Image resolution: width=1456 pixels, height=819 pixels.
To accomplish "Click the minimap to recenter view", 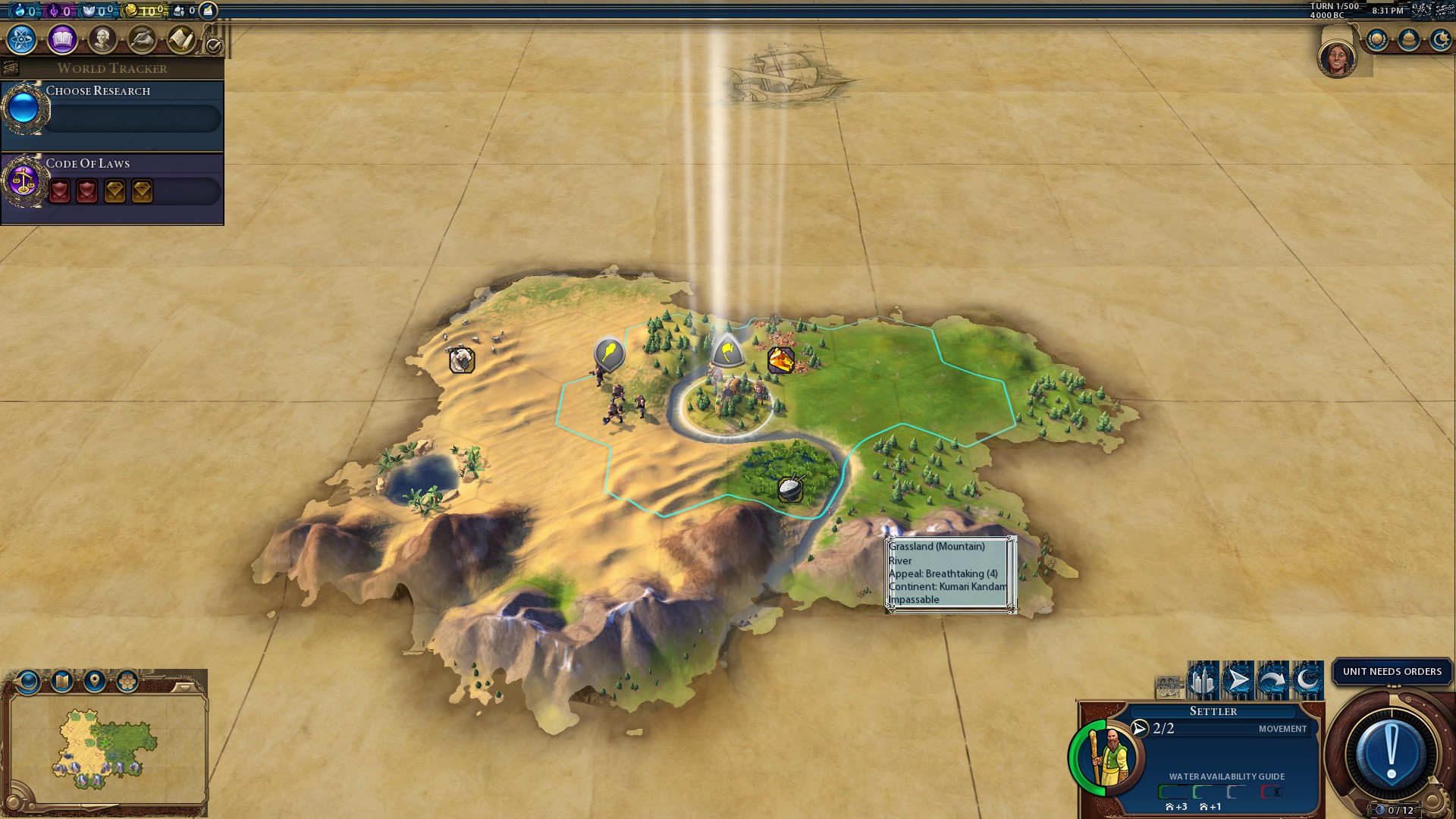I will pos(106,747).
